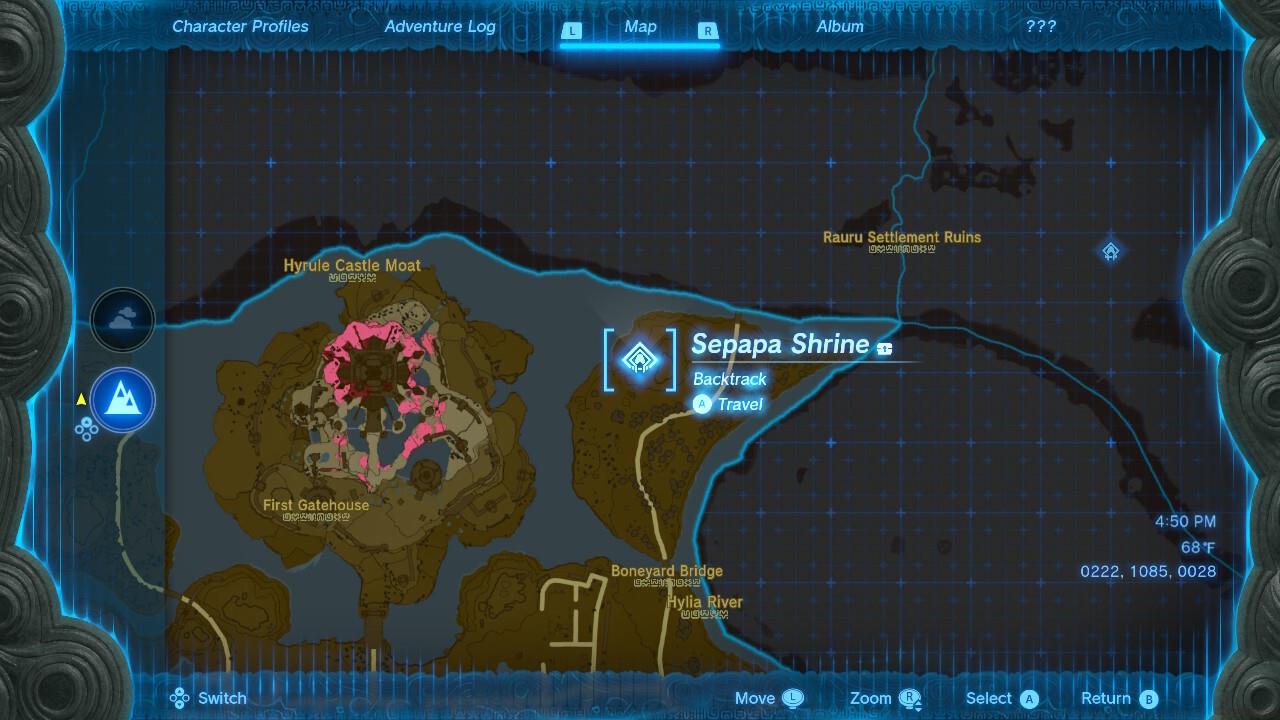Click the coordinates readout near the bottom right
This screenshot has height=720, width=1280.
[x=1148, y=572]
